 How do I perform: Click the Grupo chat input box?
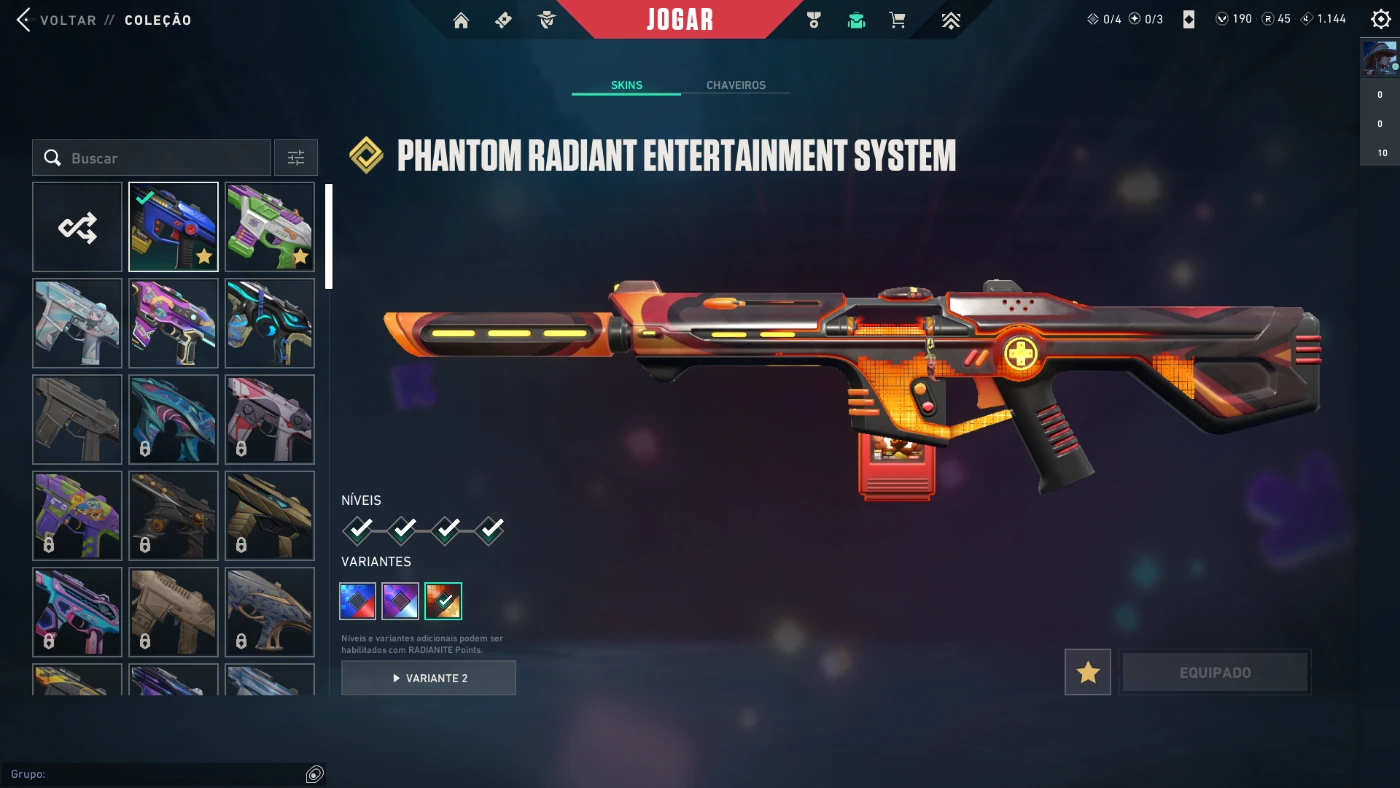coord(160,774)
